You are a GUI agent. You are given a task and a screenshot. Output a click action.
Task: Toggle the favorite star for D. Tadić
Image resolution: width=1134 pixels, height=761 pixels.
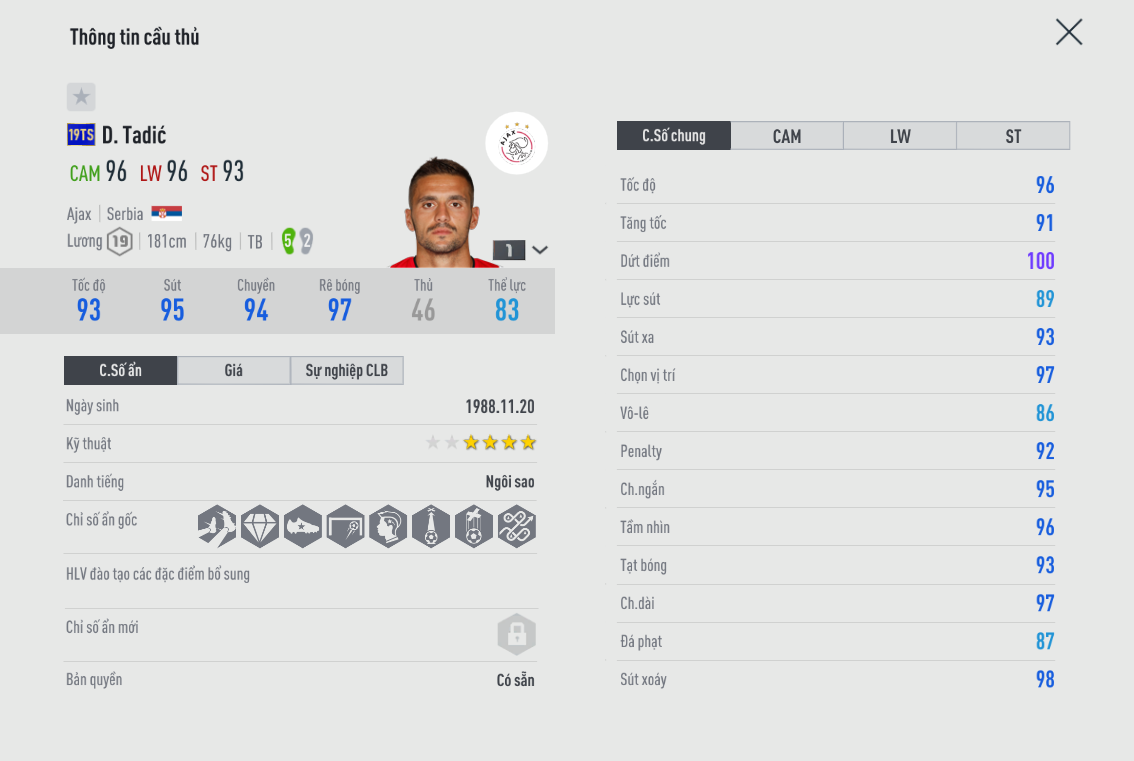tap(81, 97)
